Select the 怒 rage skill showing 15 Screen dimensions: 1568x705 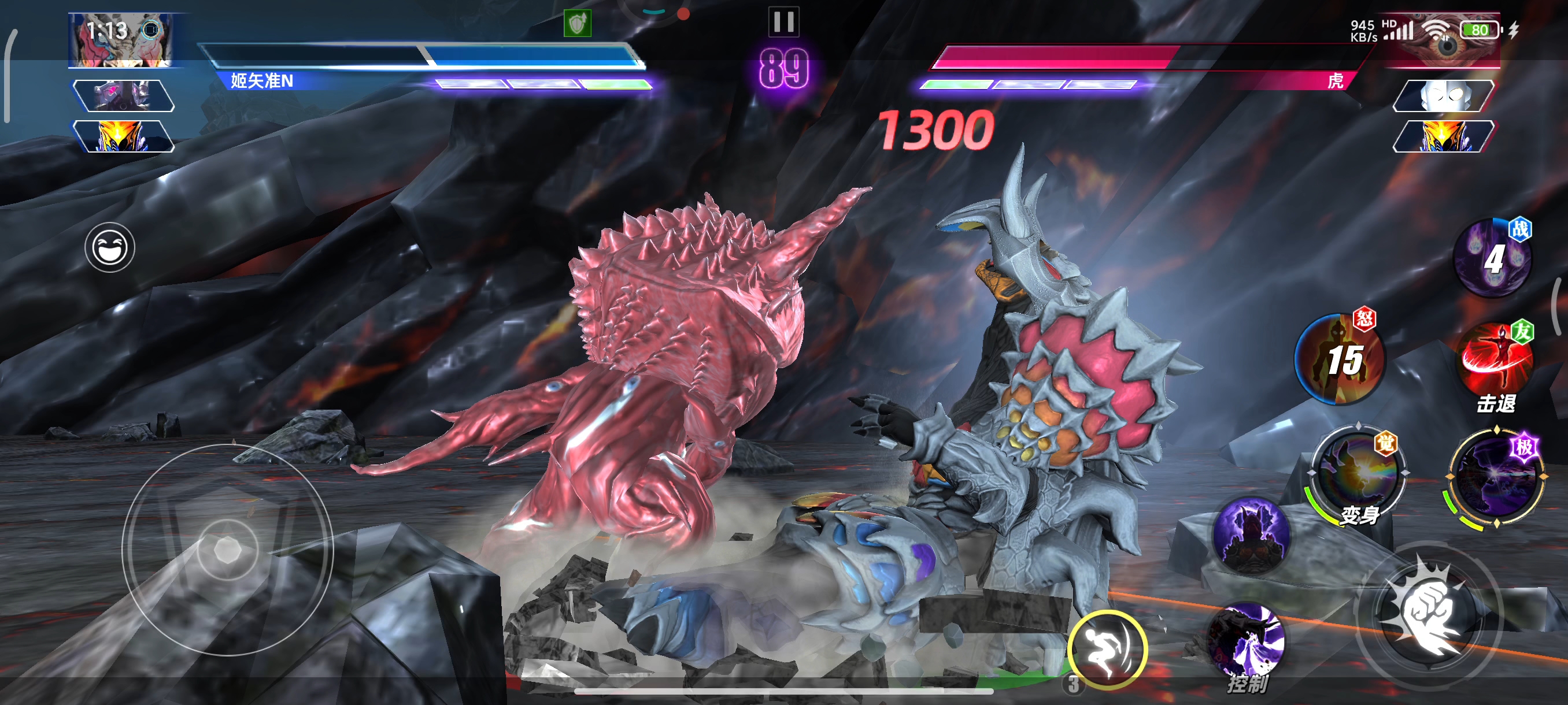(x=1339, y=359)
